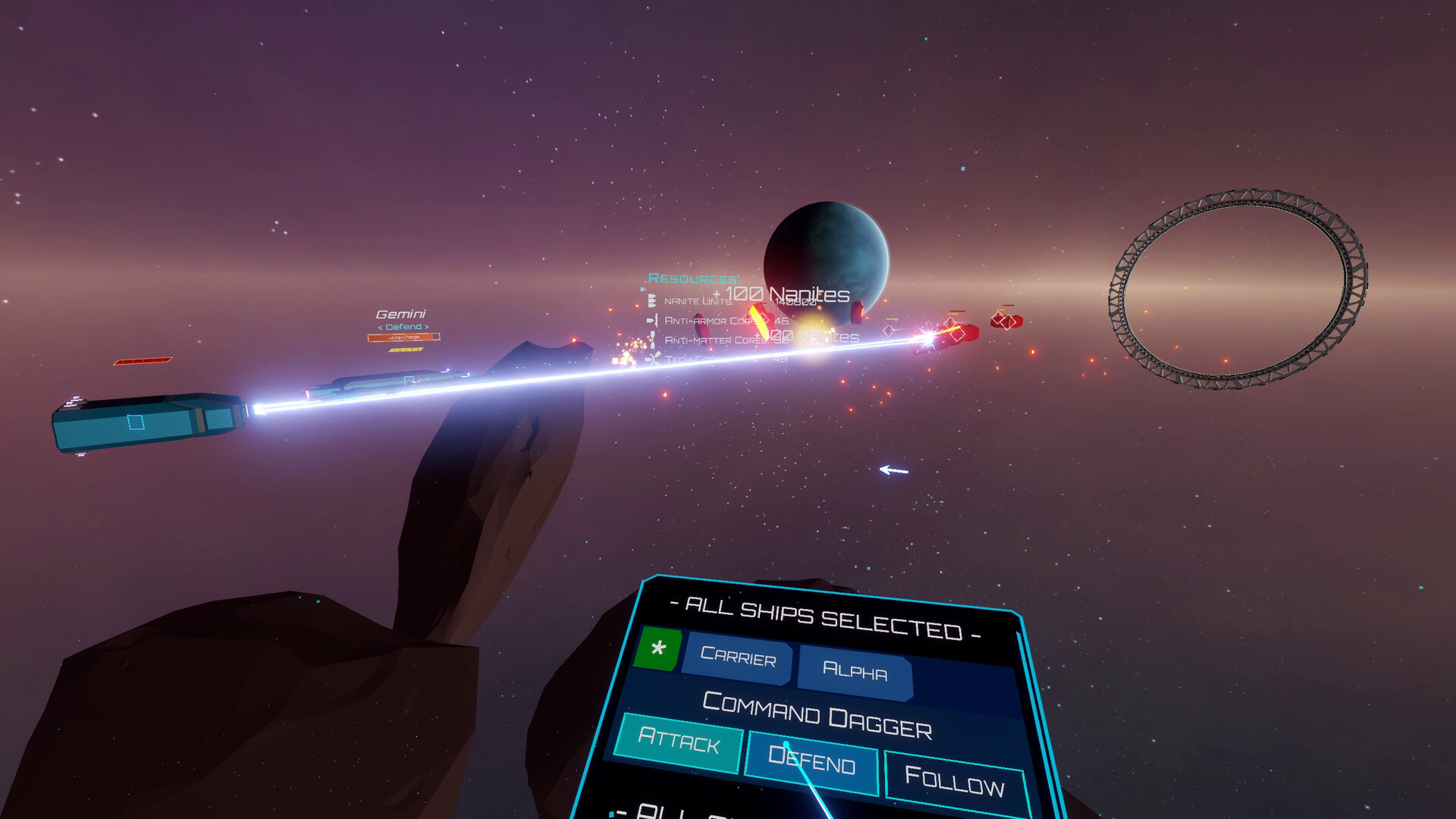This screenshot has height=819, width=1456.
Task: Select the Anti-armor Cores resource icon
Action: [x=651, y=321]
